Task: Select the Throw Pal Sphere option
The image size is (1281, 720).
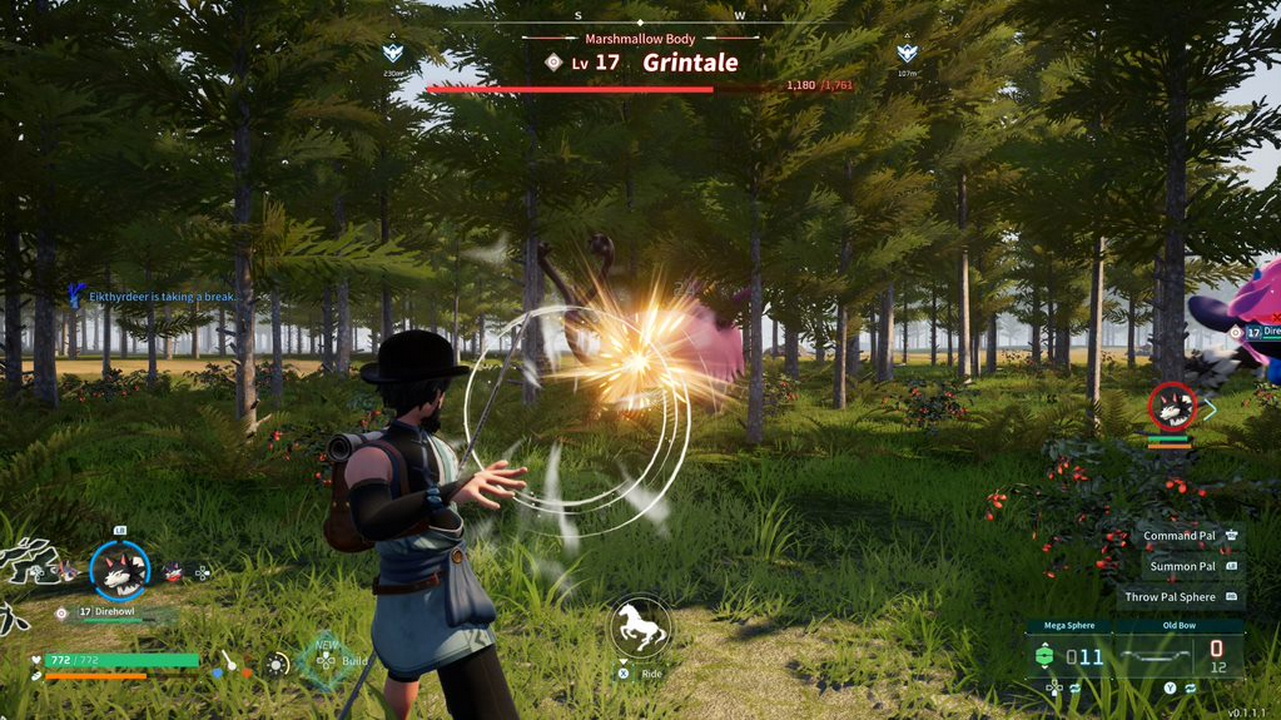Action: (1171, 597)
